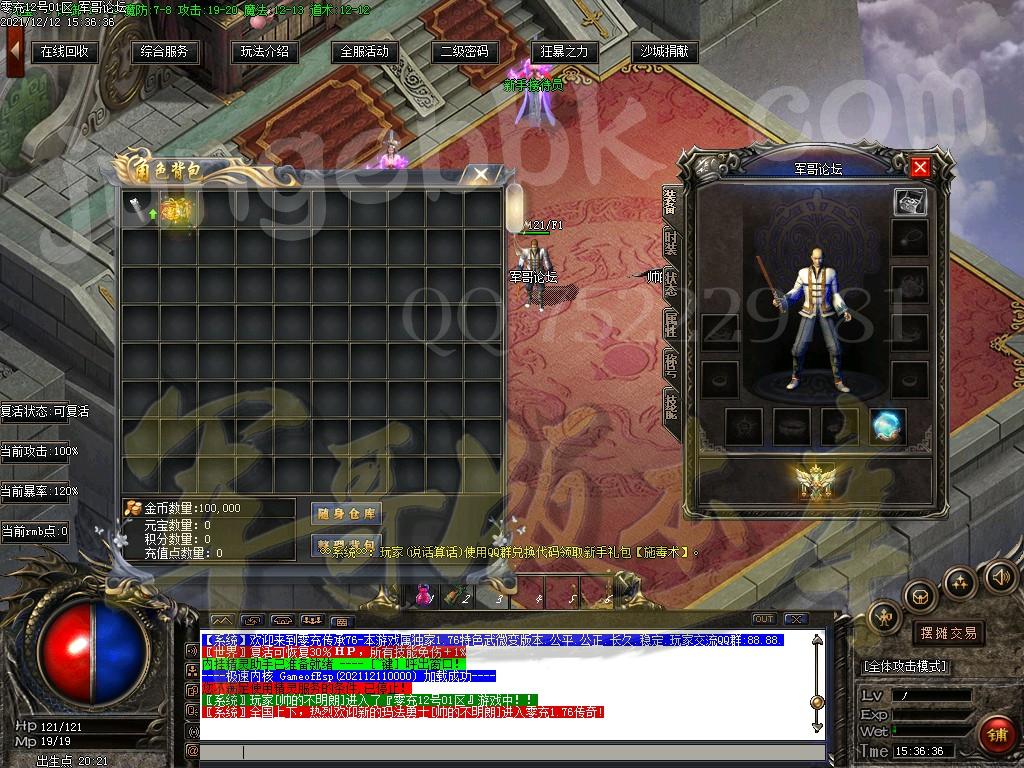The image size is (1024, 768).
Task: Show the 玩法介绍 guide
Action: point(265,52)
